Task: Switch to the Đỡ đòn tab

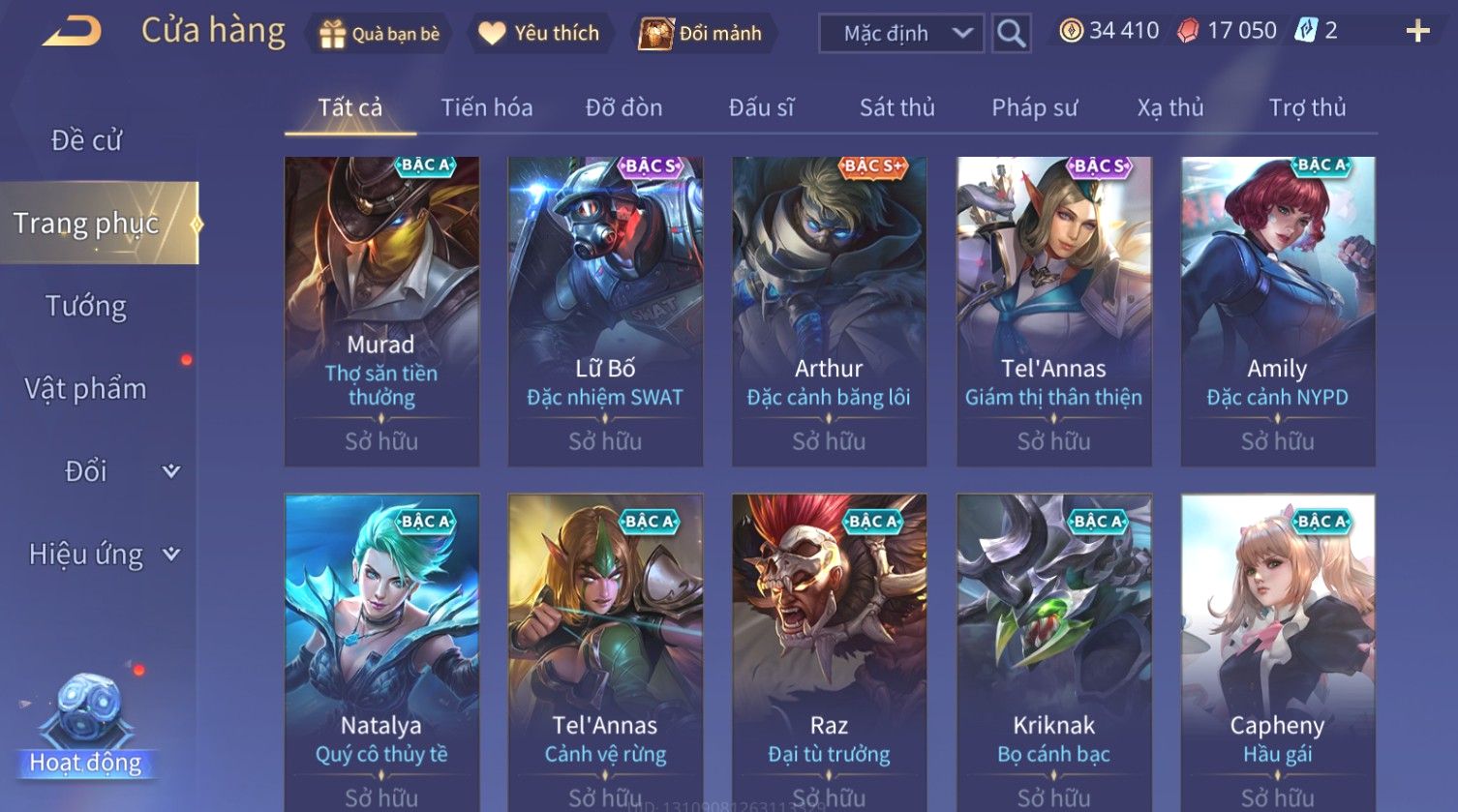Action: click(x=623, y=107)
